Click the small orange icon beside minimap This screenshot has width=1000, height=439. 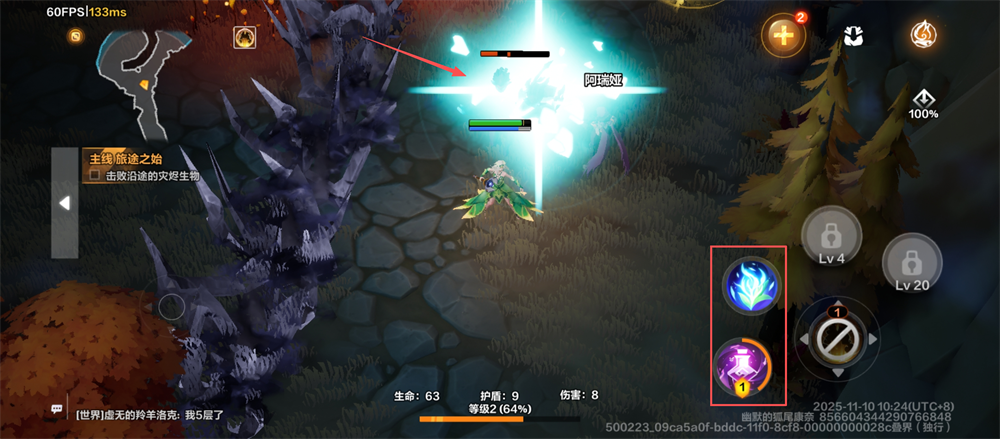coord(75,36)
